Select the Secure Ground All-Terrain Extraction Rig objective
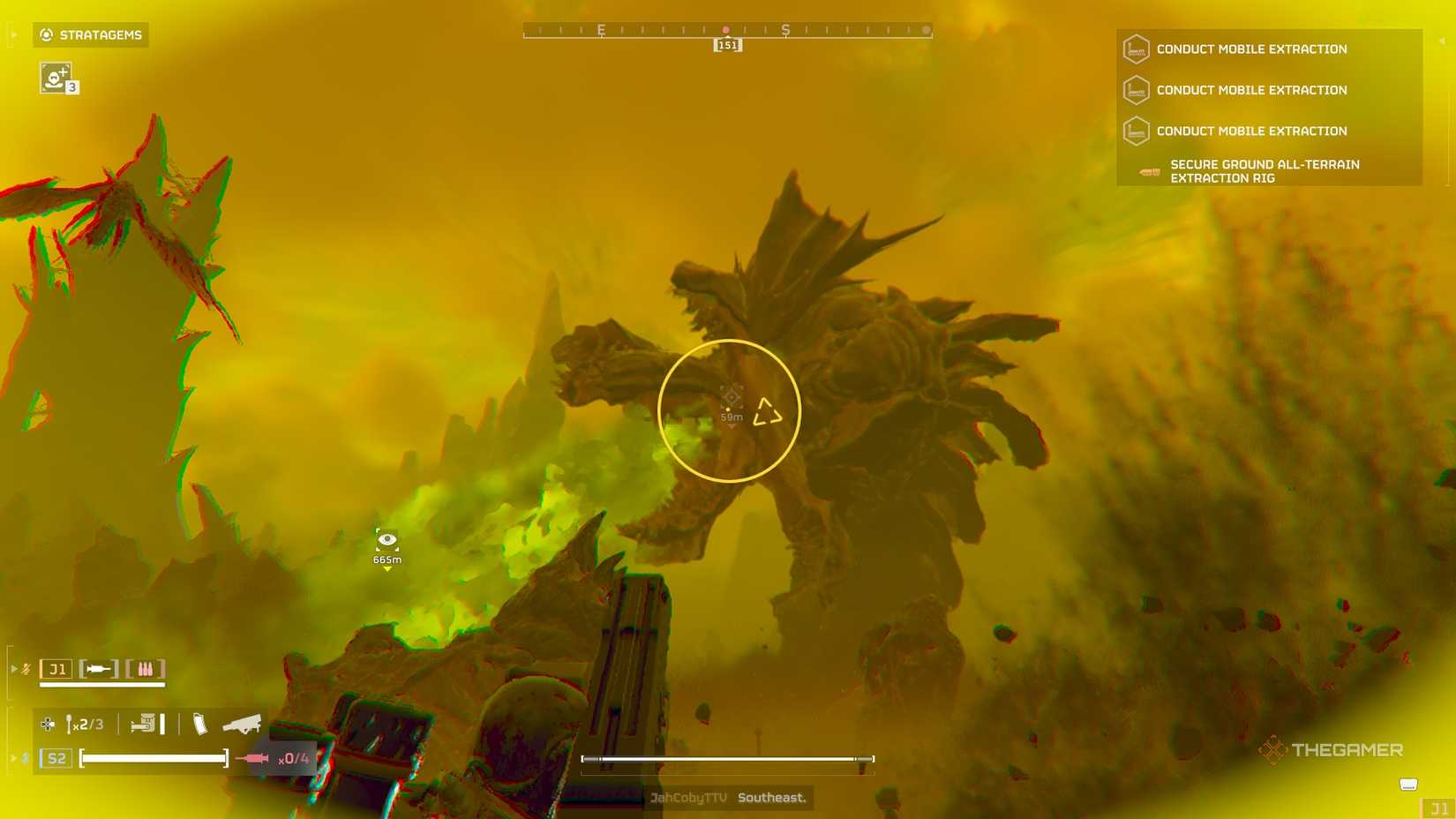Image resolution: width=1456 pixels, height=819 pixels. 1265,171
